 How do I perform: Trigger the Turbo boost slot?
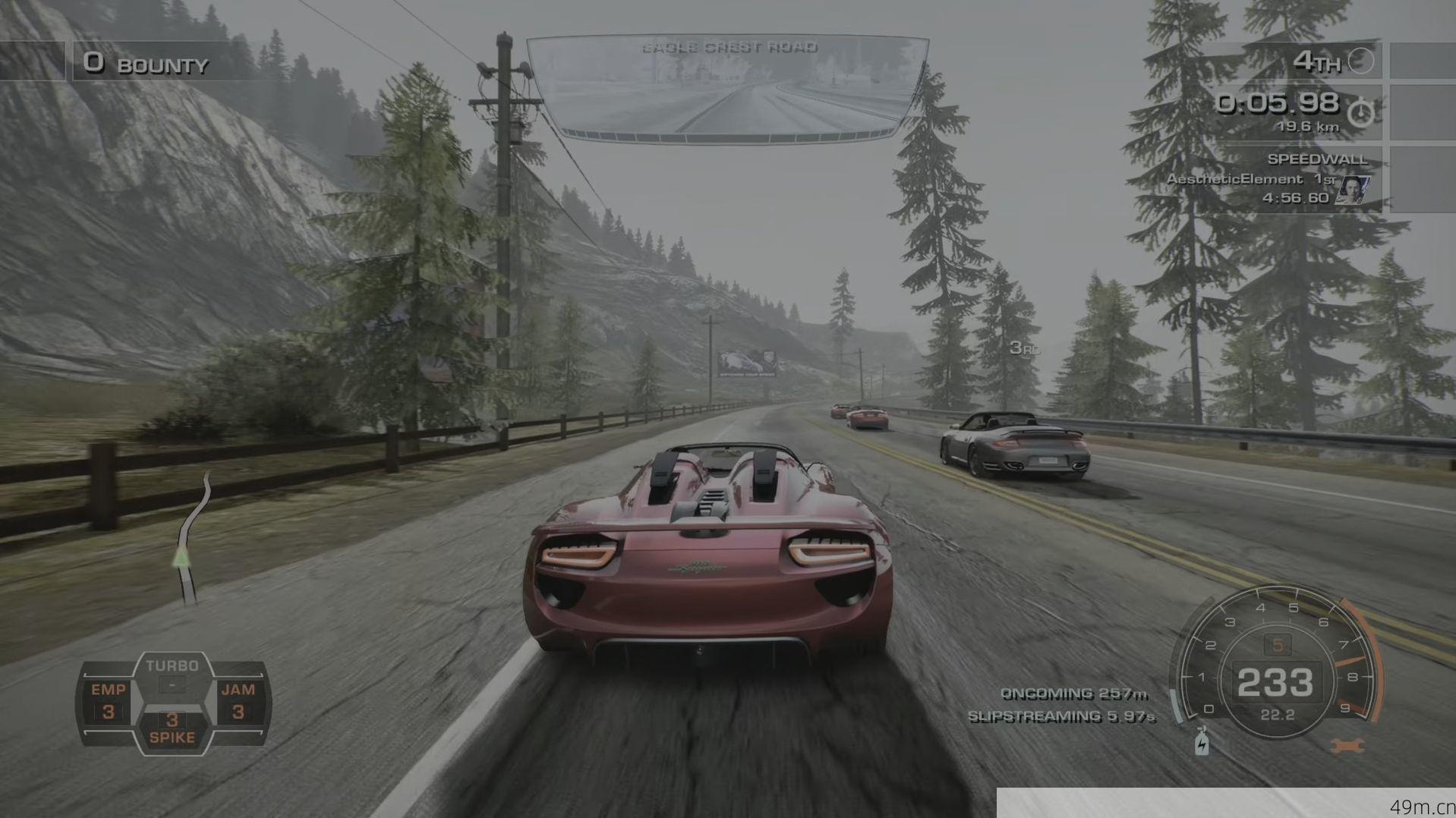(x=172, y=675)
